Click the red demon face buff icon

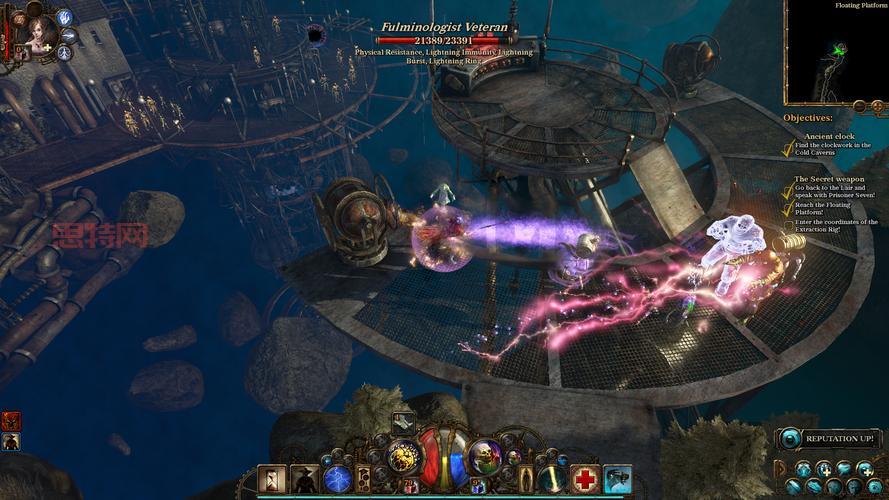click(11, 421)
